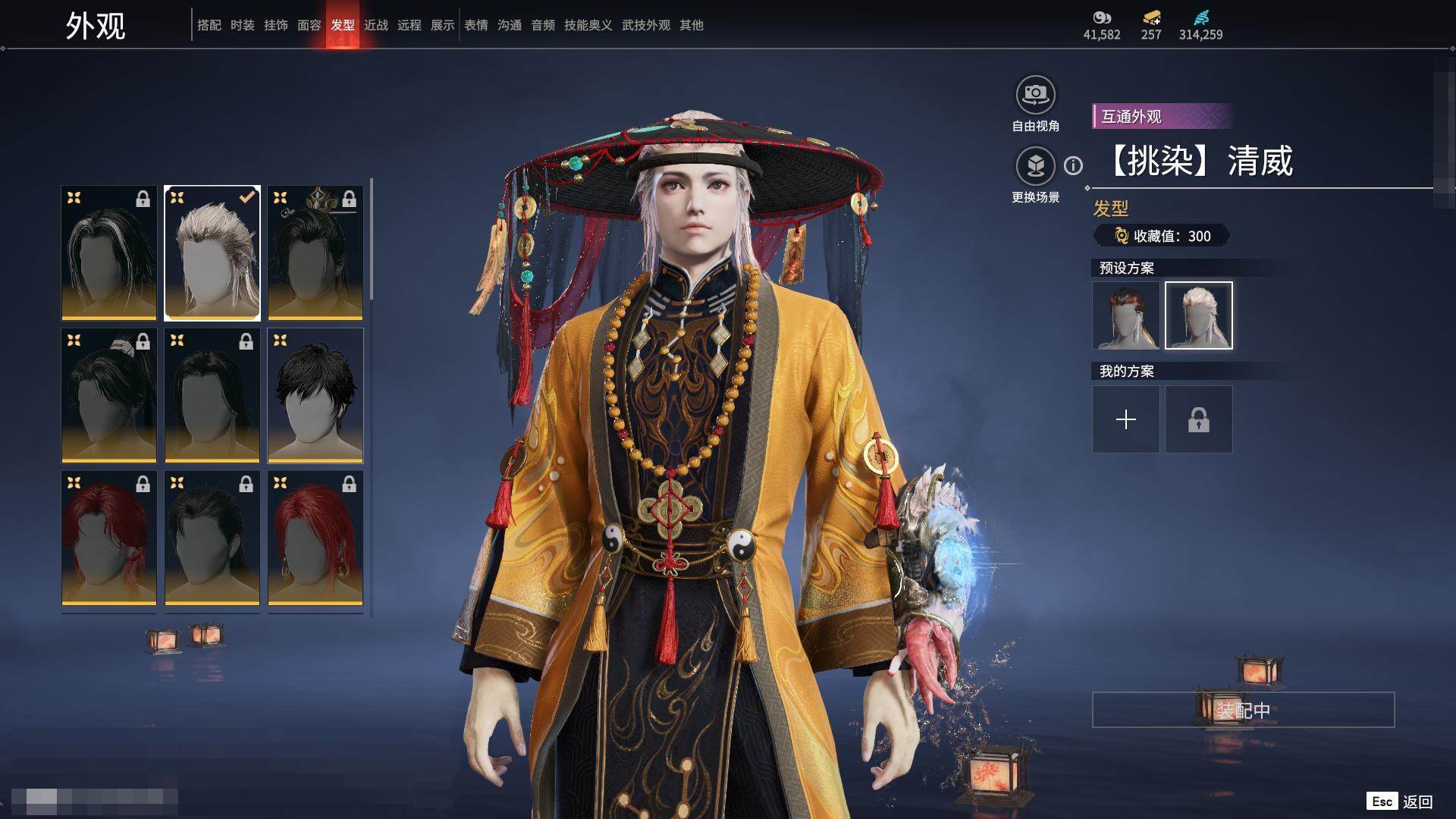Show info via the circled i icon
This screenshot has height=819, width=1456.
(1073, 165)
